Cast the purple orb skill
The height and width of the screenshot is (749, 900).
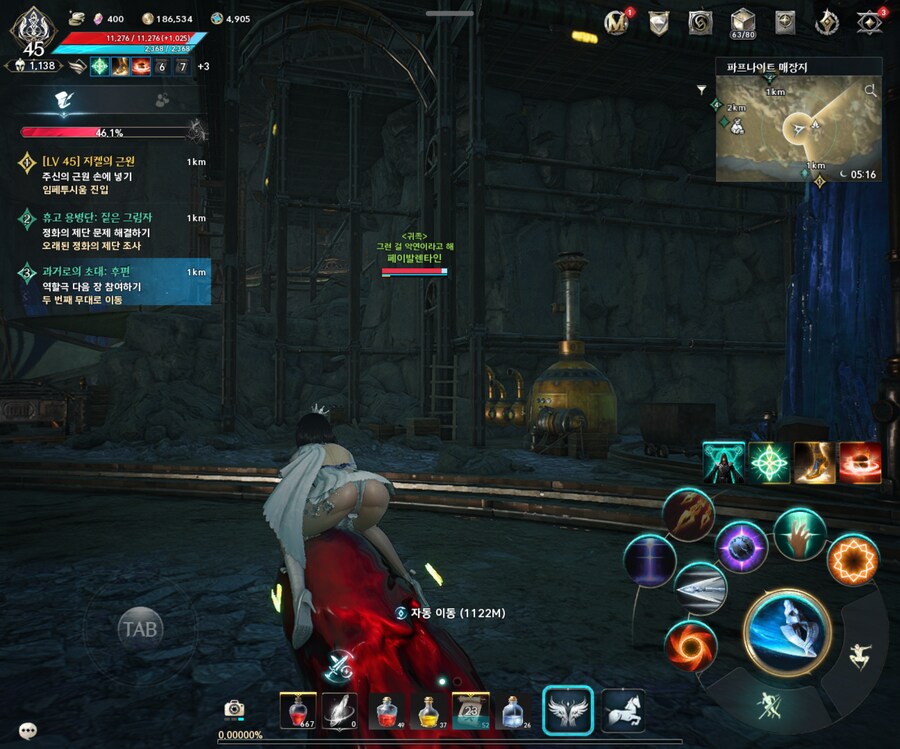pos(742,547)
